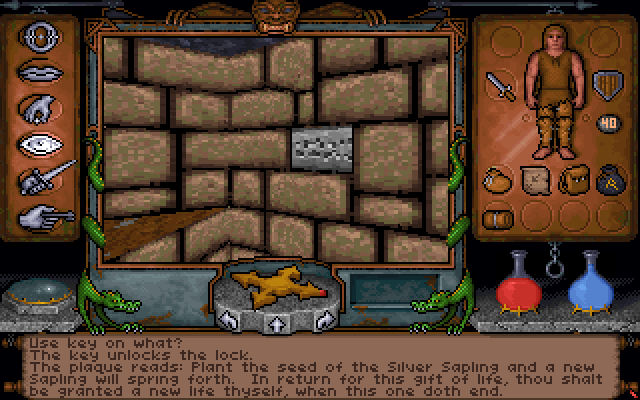Screen dimensions: 640x400
Task: Click the red vitality flask
Action: (x=517, y=281)
